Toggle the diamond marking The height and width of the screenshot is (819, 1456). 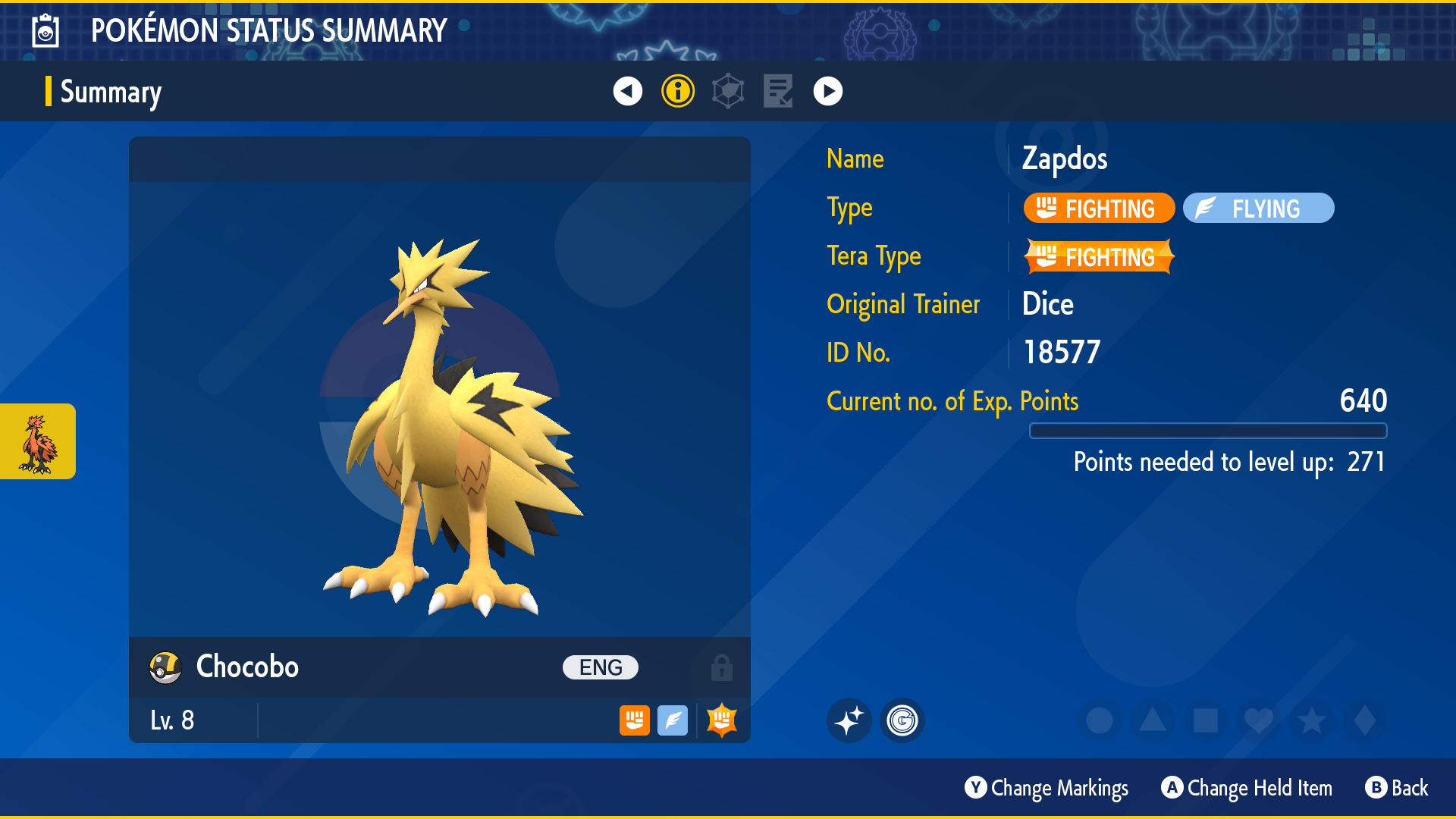pos(1364,720)
